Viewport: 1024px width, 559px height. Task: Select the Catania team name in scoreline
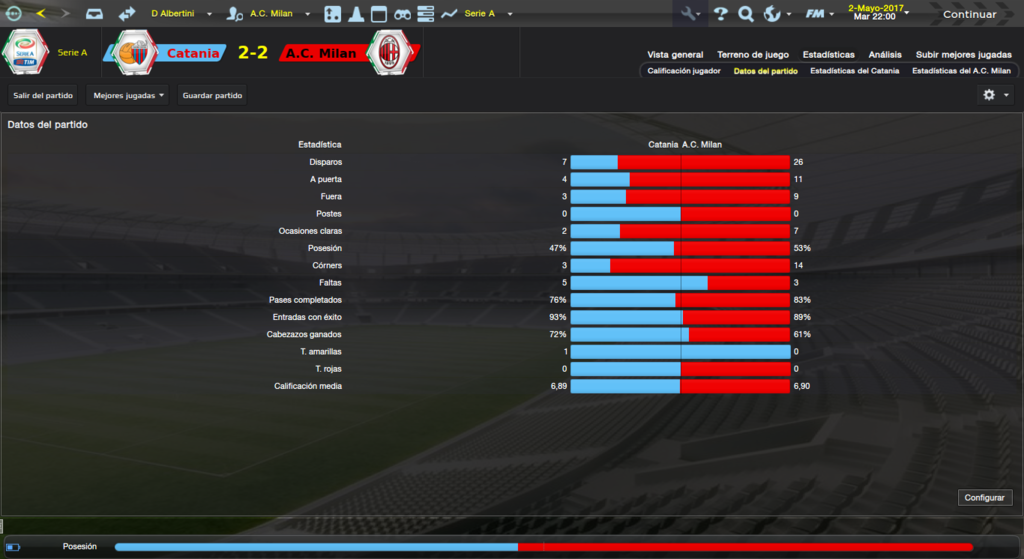point(193,53)
